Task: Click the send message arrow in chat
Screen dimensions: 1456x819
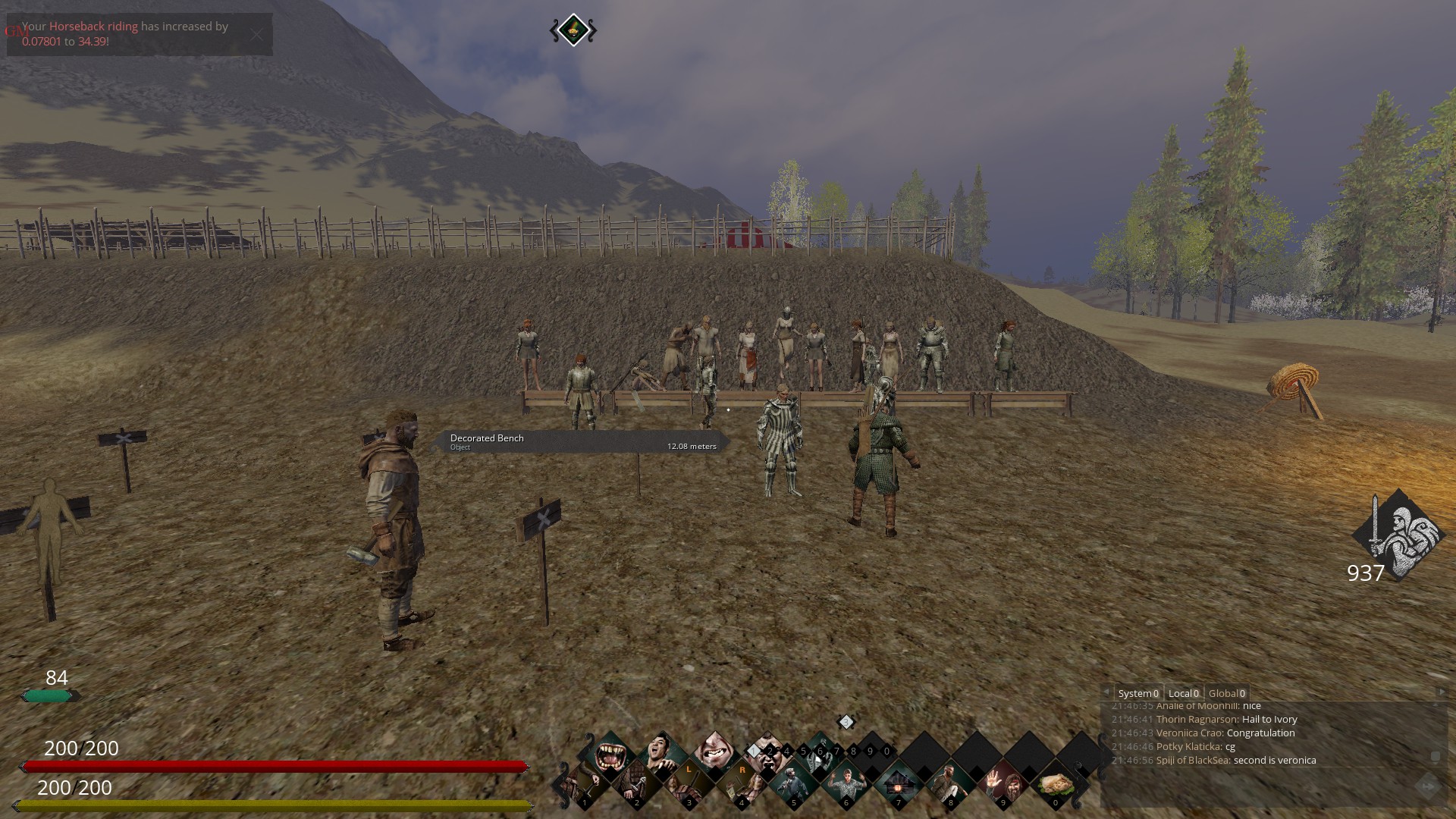Action: pyautogui.click(x=1427, y=787)
